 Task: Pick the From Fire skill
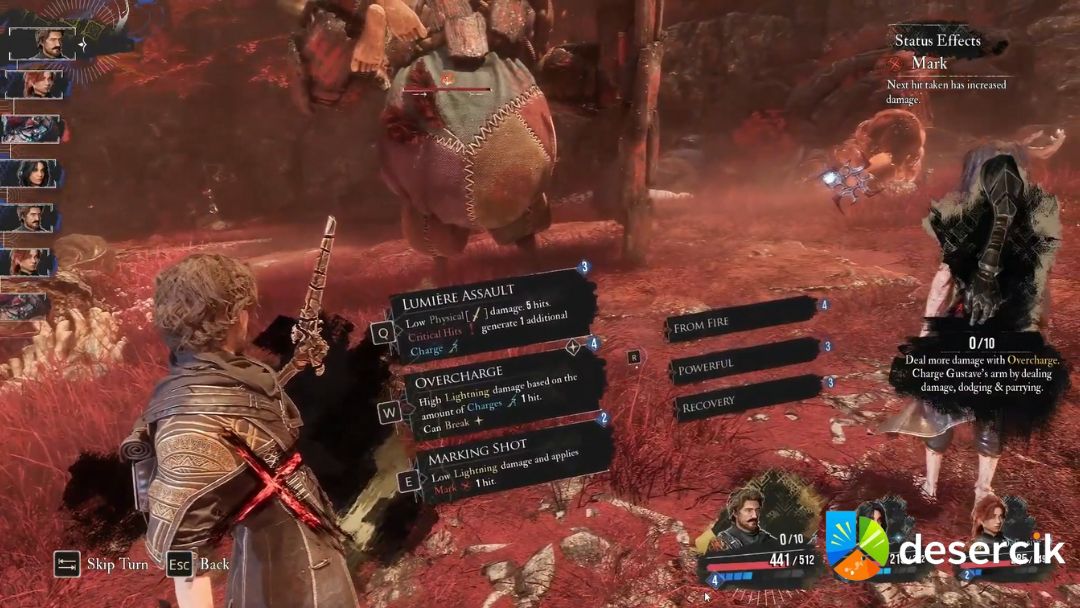[742, 324]
